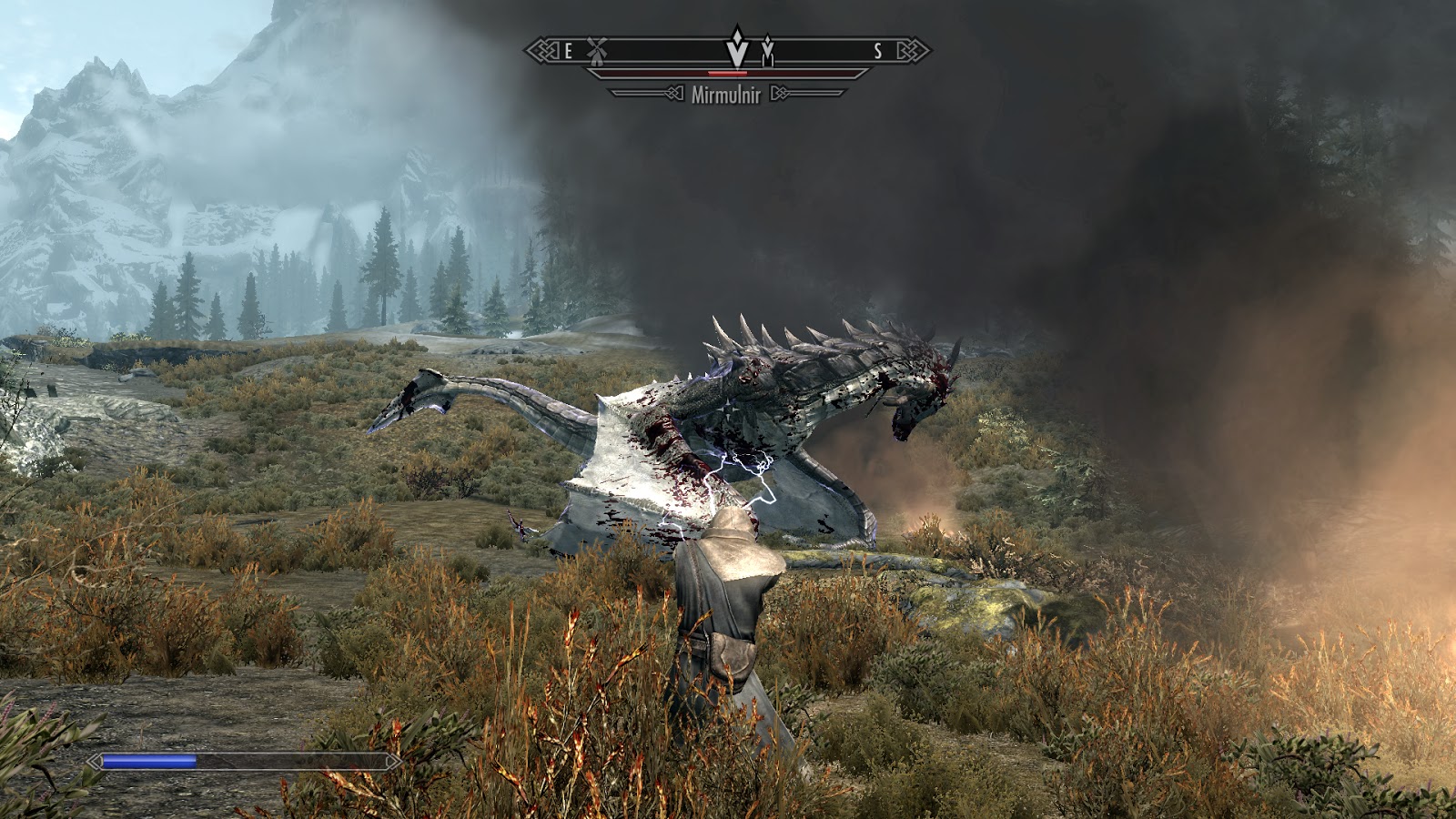Click the S direction letter on the compass
1456x819 pixels.
point(877,48)
